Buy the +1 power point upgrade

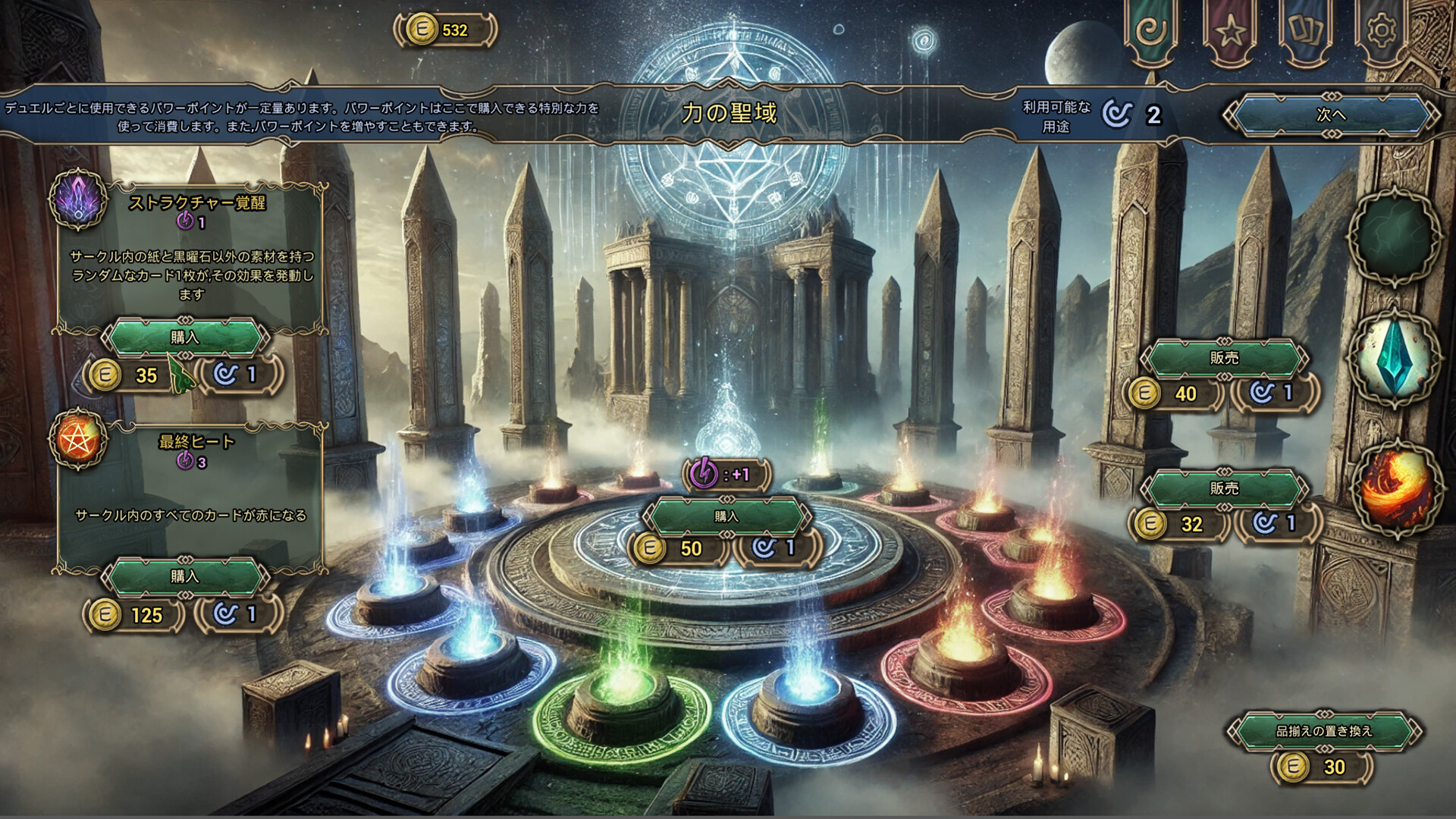(x=726, y=516)
